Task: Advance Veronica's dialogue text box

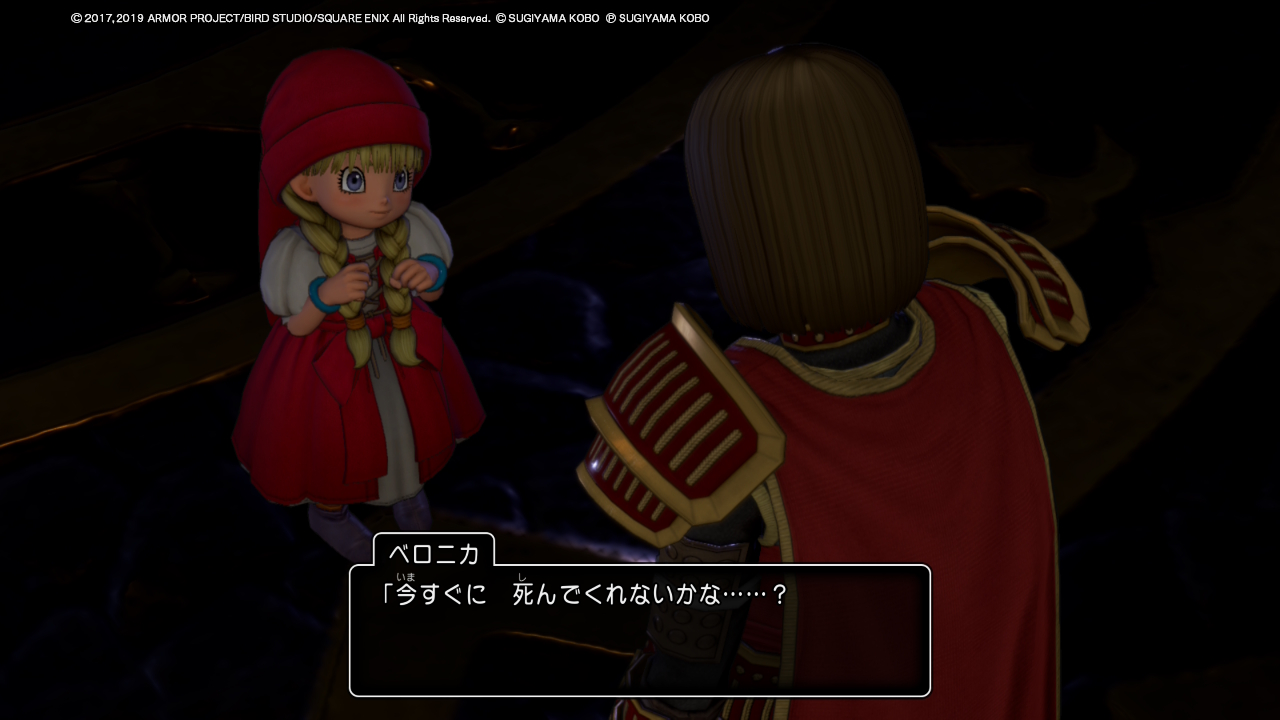Action: [x=640, y=630]
